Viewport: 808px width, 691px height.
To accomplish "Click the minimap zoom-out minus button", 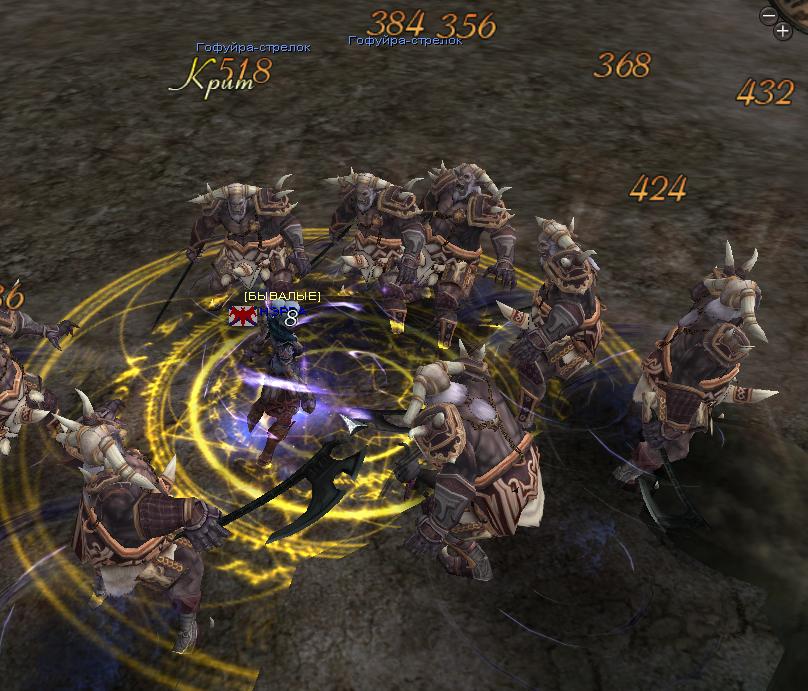I will coord(768,16).
